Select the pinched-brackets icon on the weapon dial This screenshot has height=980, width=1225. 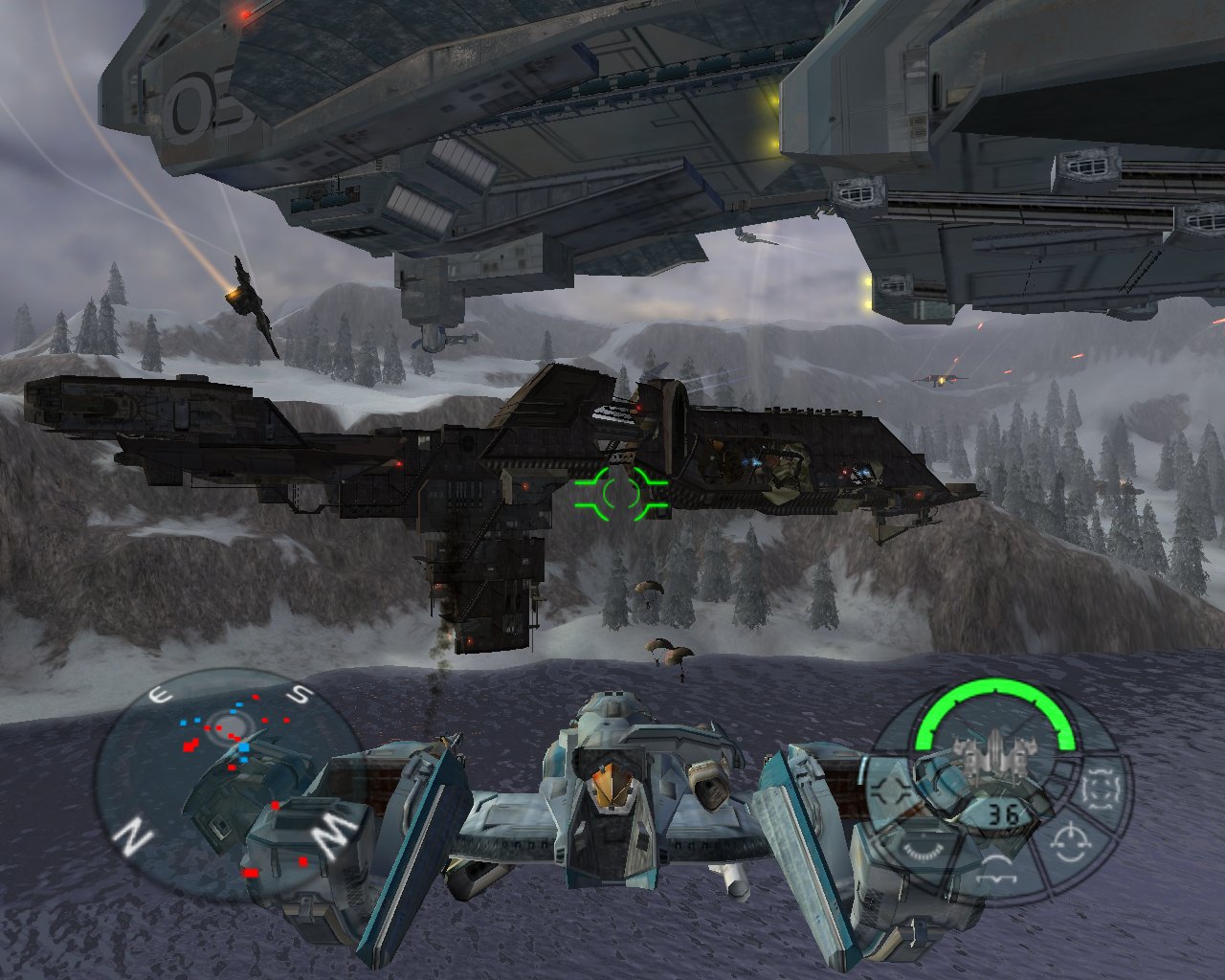892,791
